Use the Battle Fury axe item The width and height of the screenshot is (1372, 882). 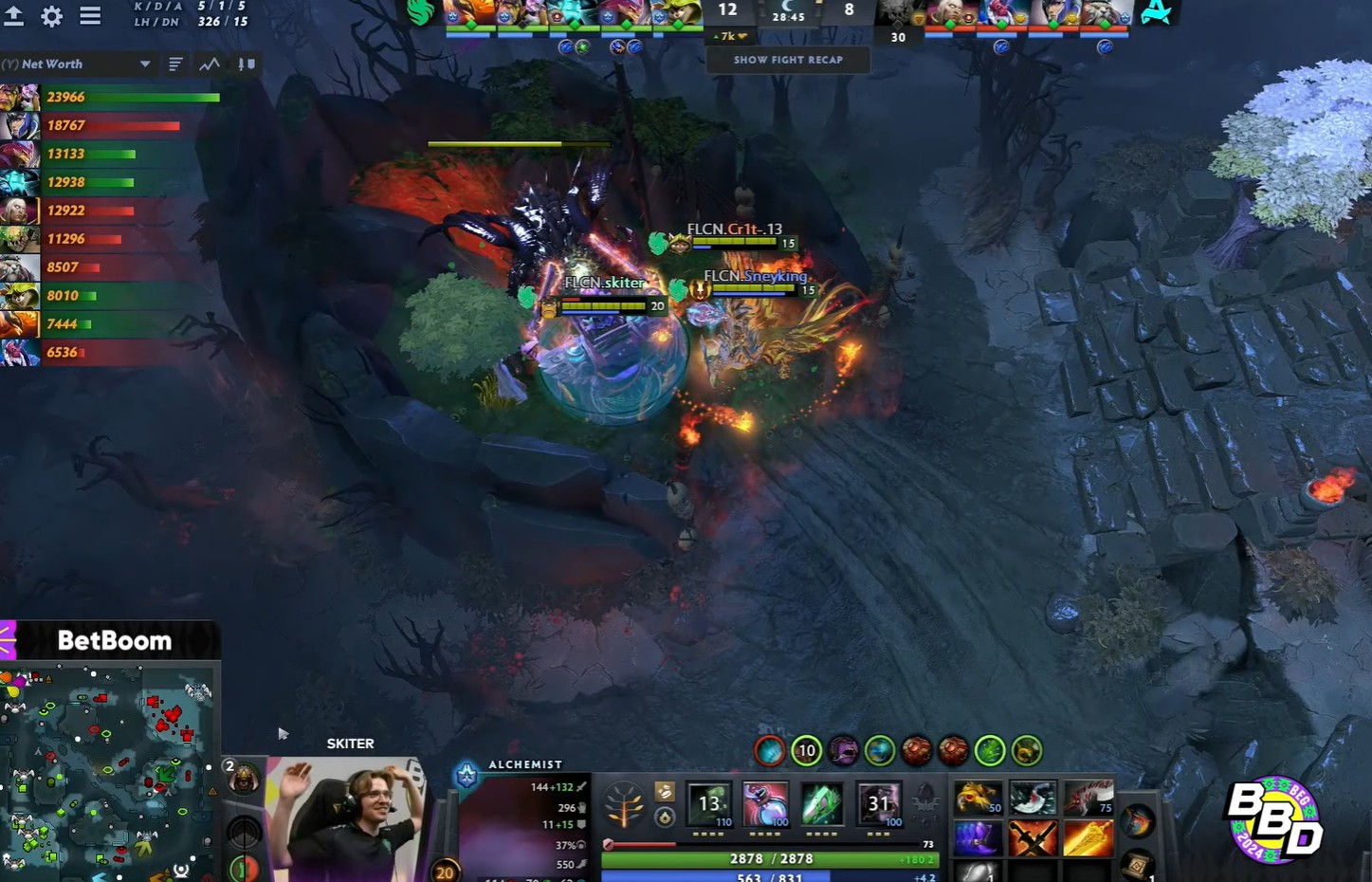click(1033, 799)
